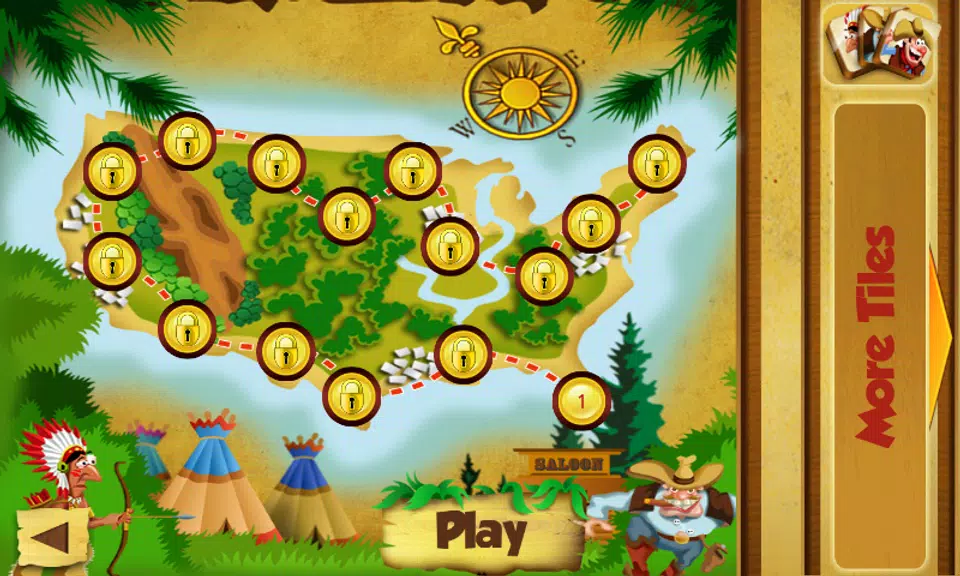Start the level with the Play button

(481, 533)
